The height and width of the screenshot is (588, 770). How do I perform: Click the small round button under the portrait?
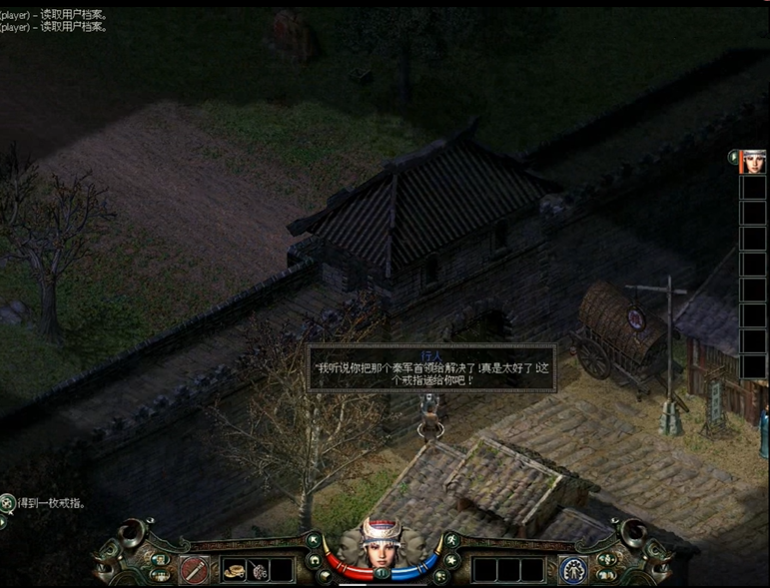(x=381, y=573)
